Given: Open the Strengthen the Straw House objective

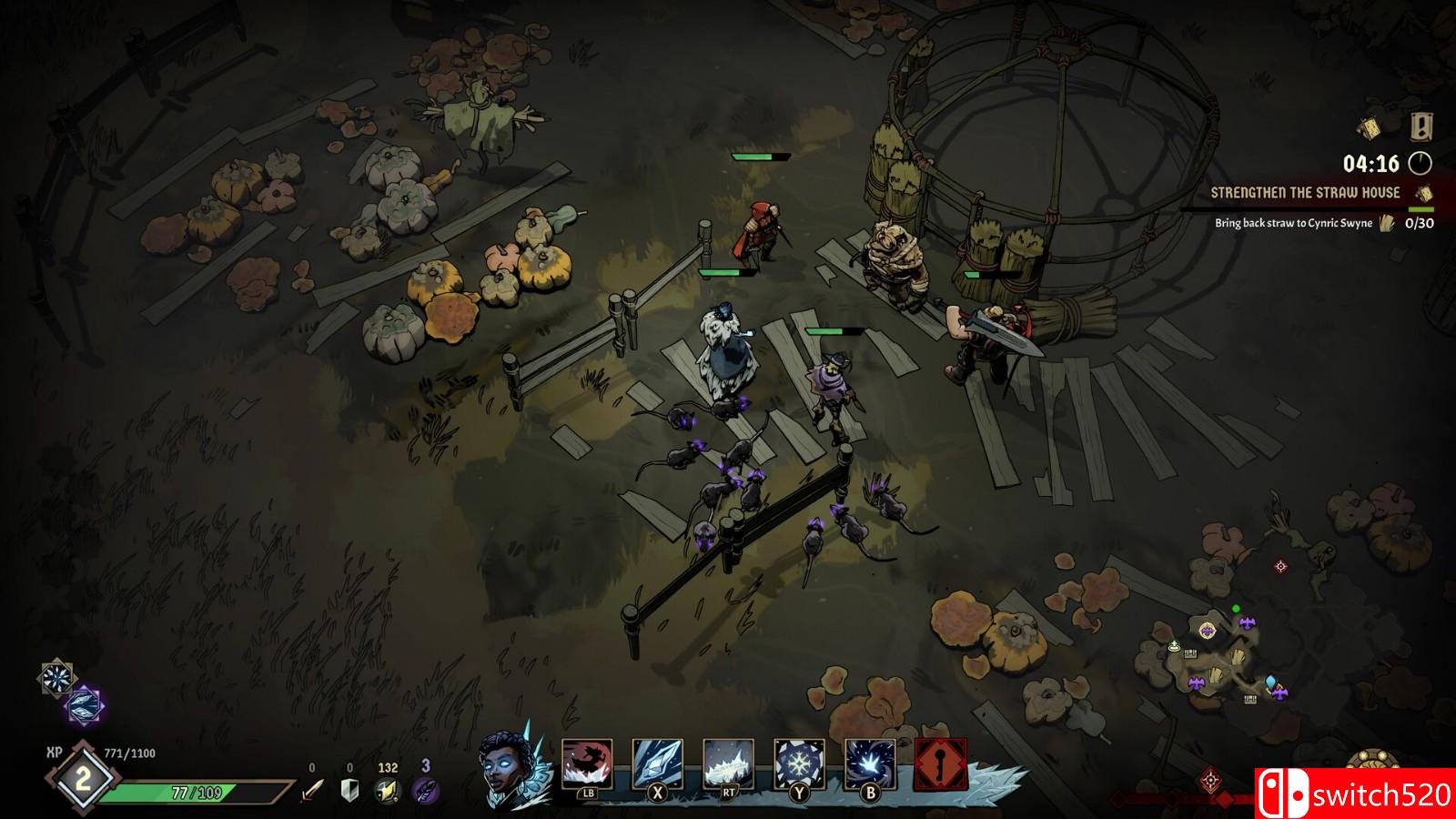Looking at the screenshot, I should [1305, 193].
